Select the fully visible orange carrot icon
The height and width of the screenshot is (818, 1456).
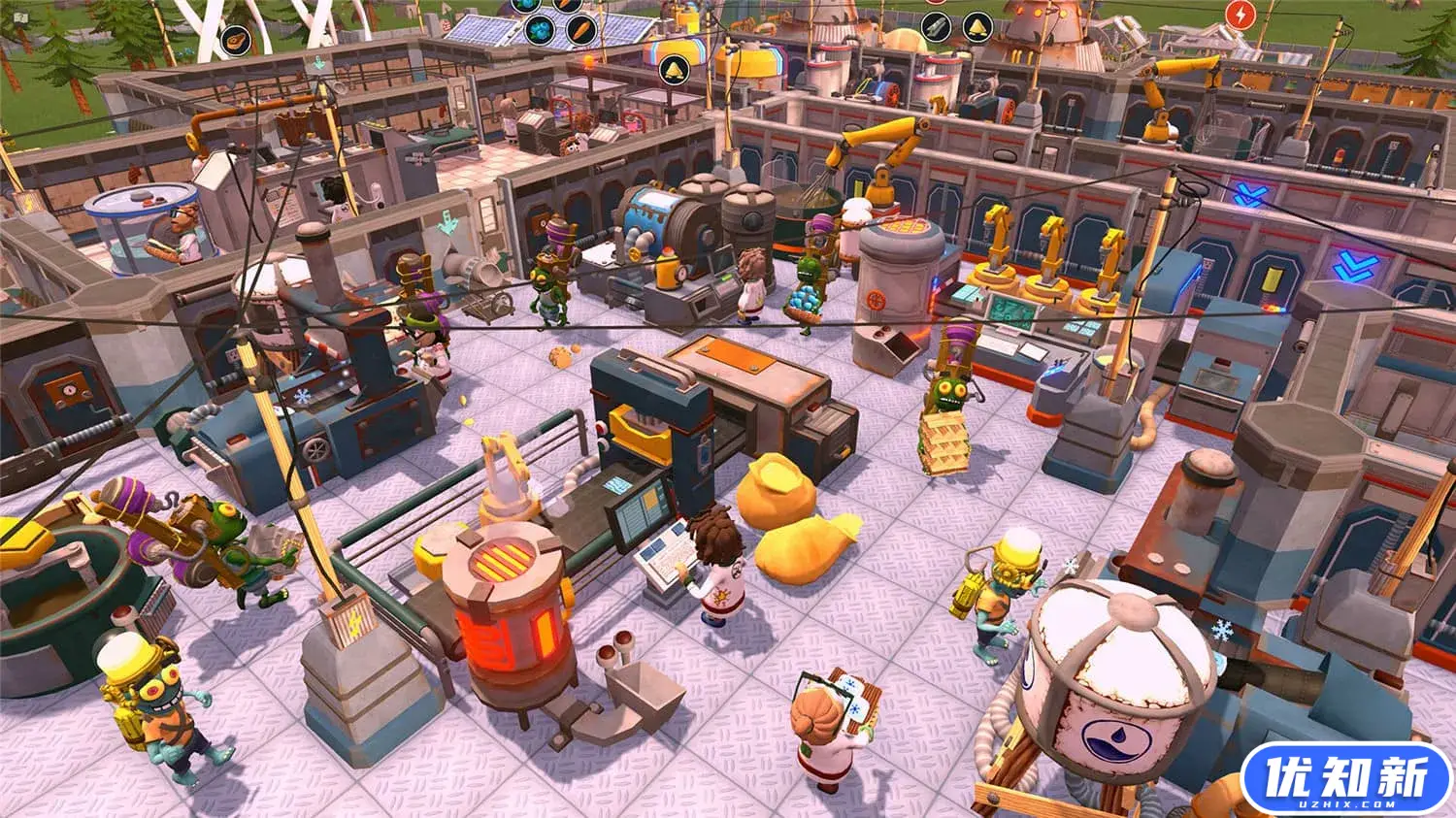(x=579, y=29)
